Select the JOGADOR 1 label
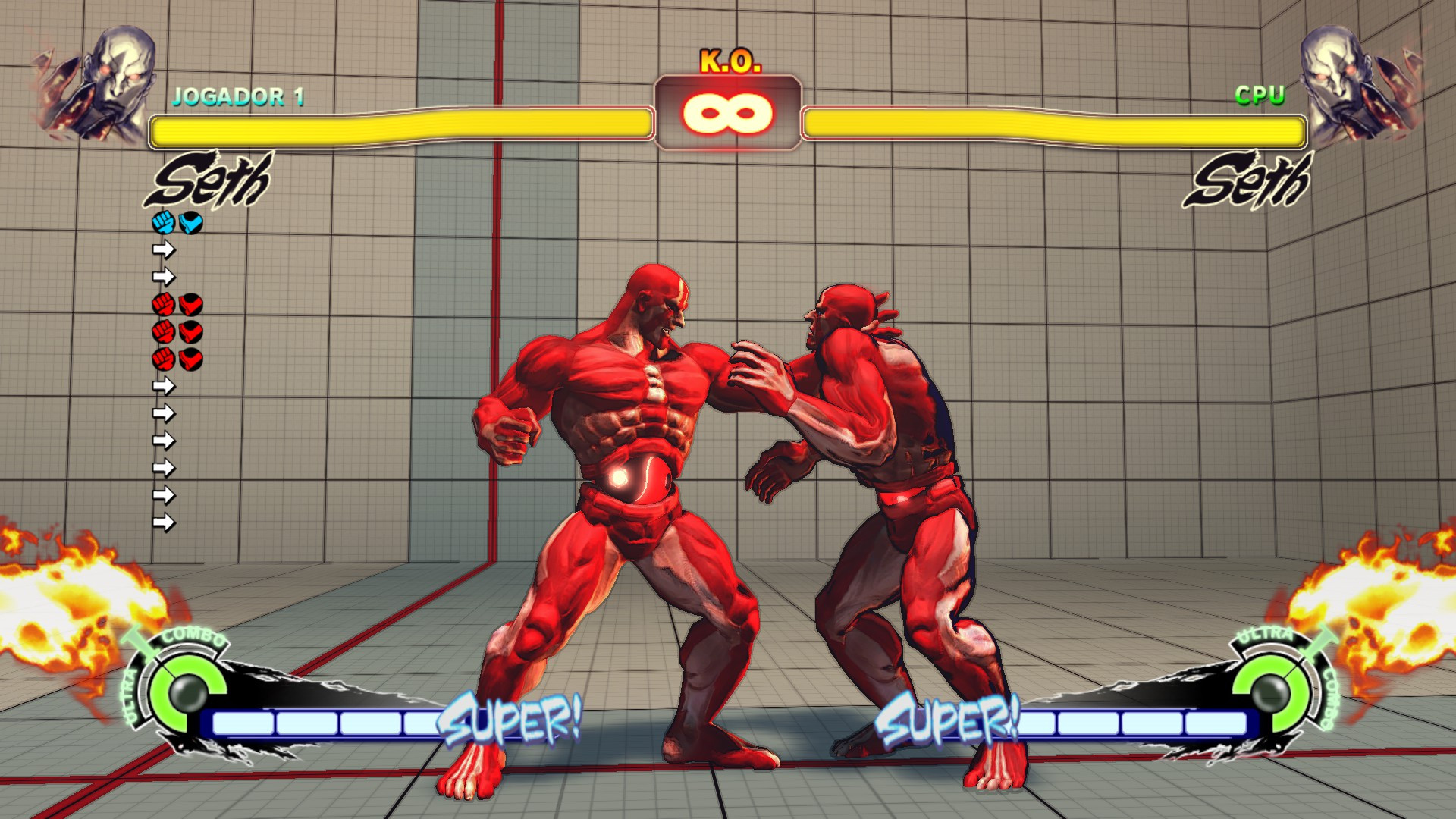The width and height of the screenshot is (1456, 819). (x=240, y=95)
